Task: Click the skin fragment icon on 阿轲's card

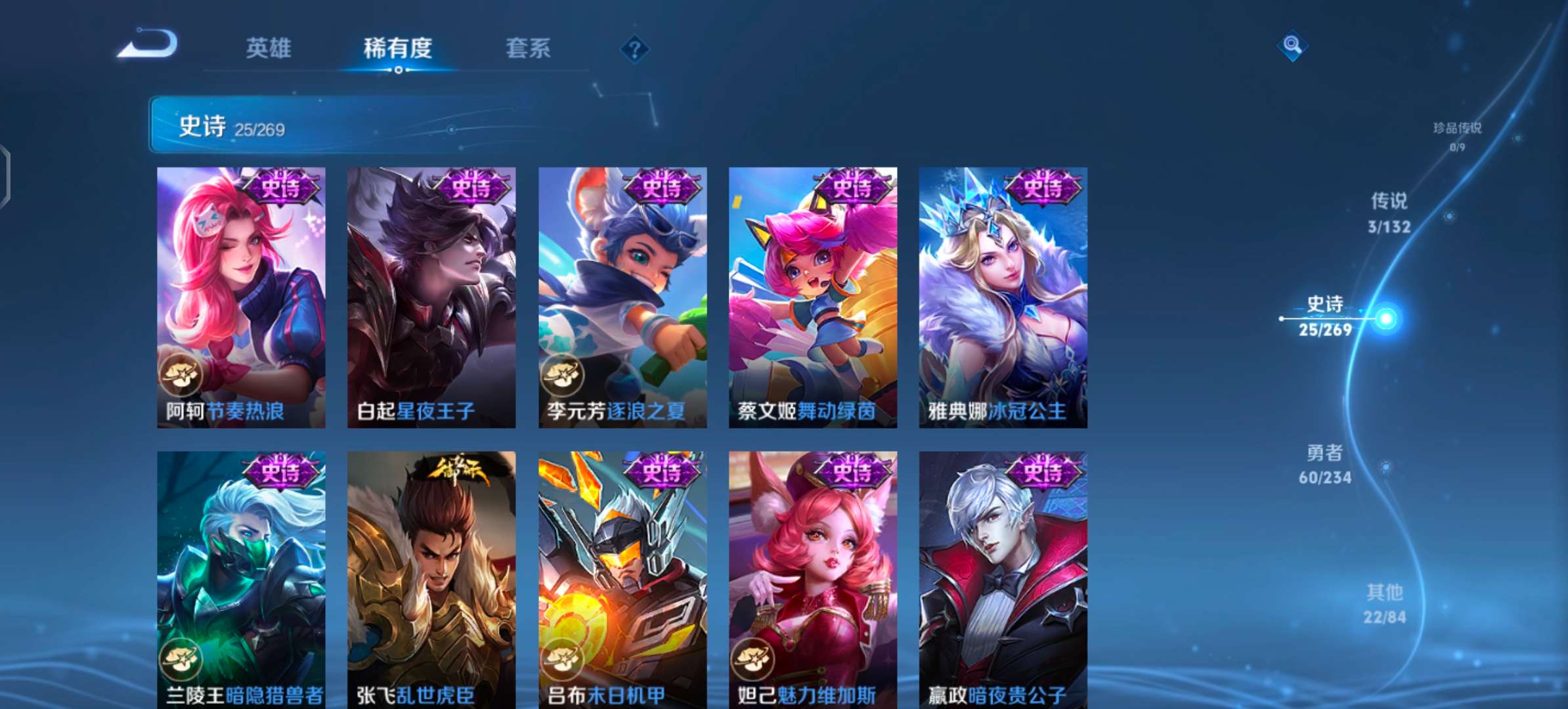Action: pyautogui.click(x=181, y=374)
